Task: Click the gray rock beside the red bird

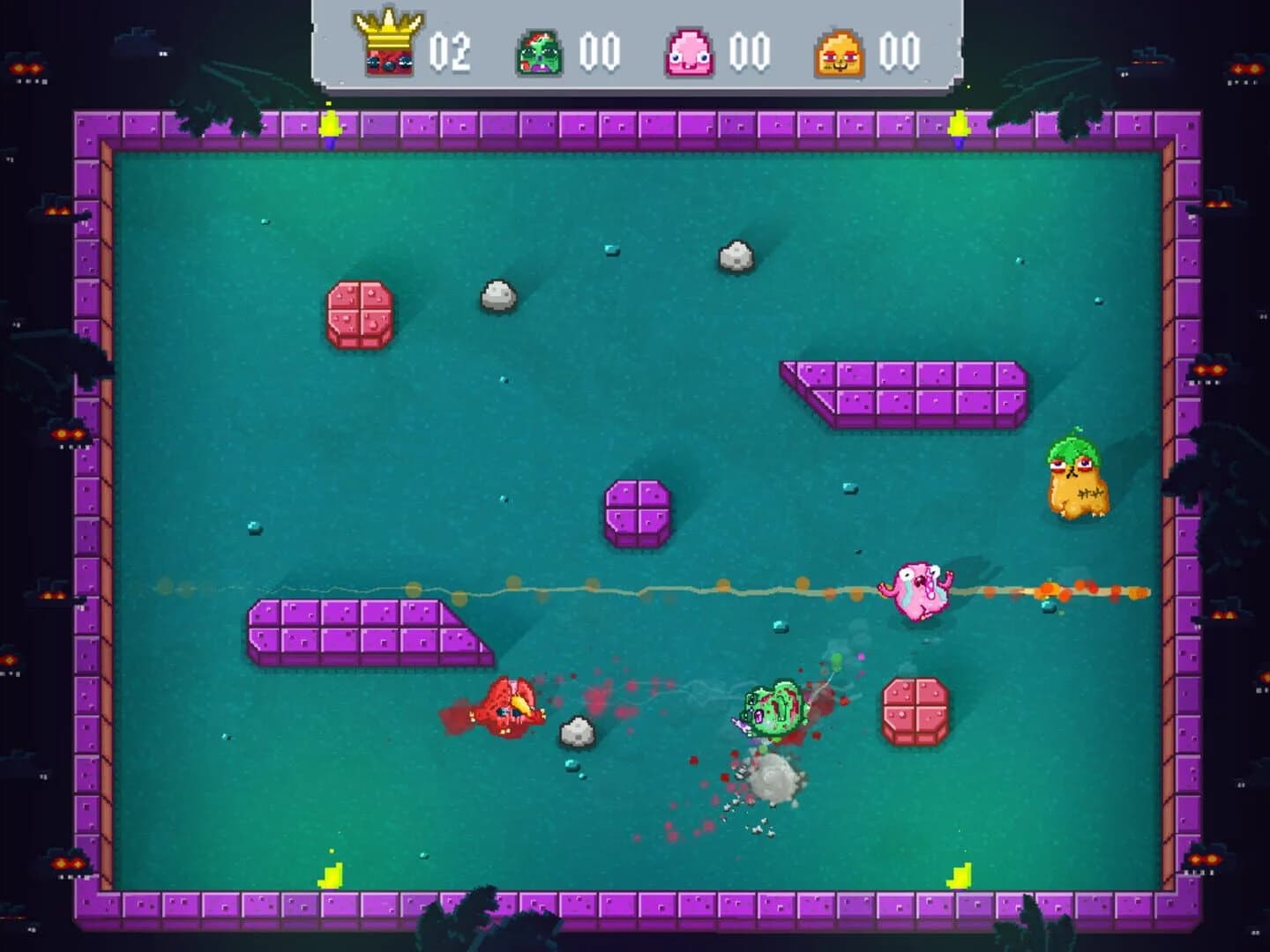Action: 577,732
